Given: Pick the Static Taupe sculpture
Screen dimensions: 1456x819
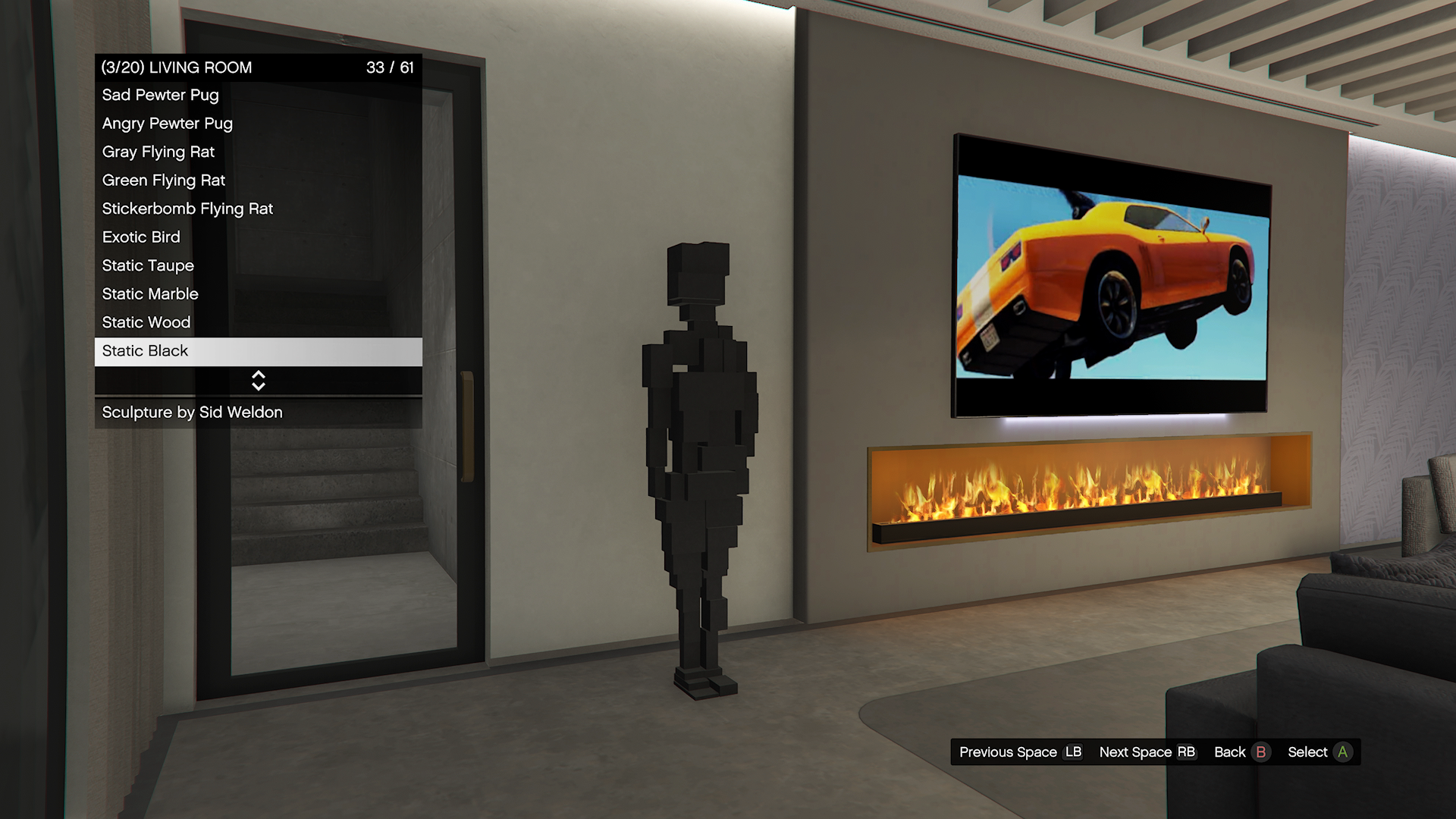Looking at the screenshot, I should (x=258, y=266).
